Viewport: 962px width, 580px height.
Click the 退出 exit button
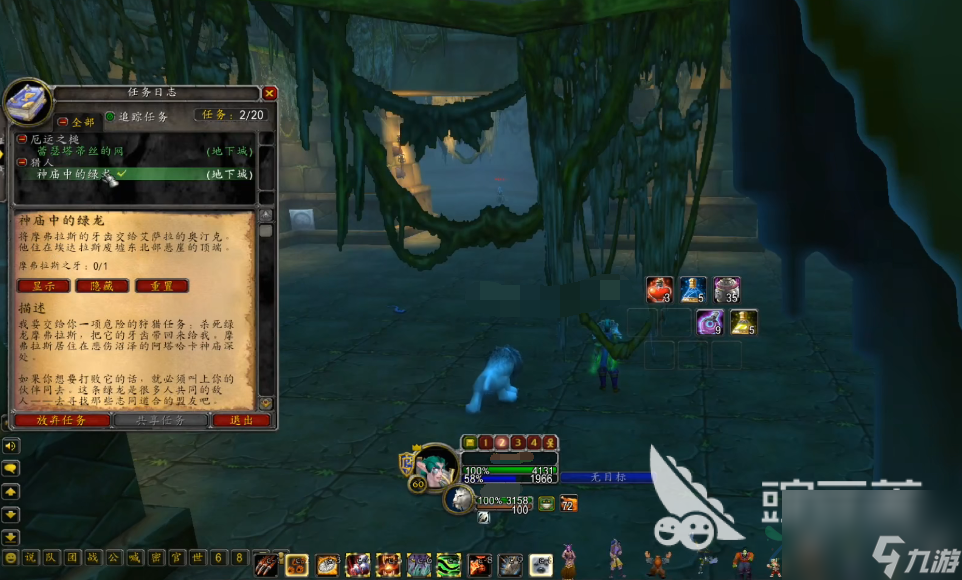pos(241,420)
